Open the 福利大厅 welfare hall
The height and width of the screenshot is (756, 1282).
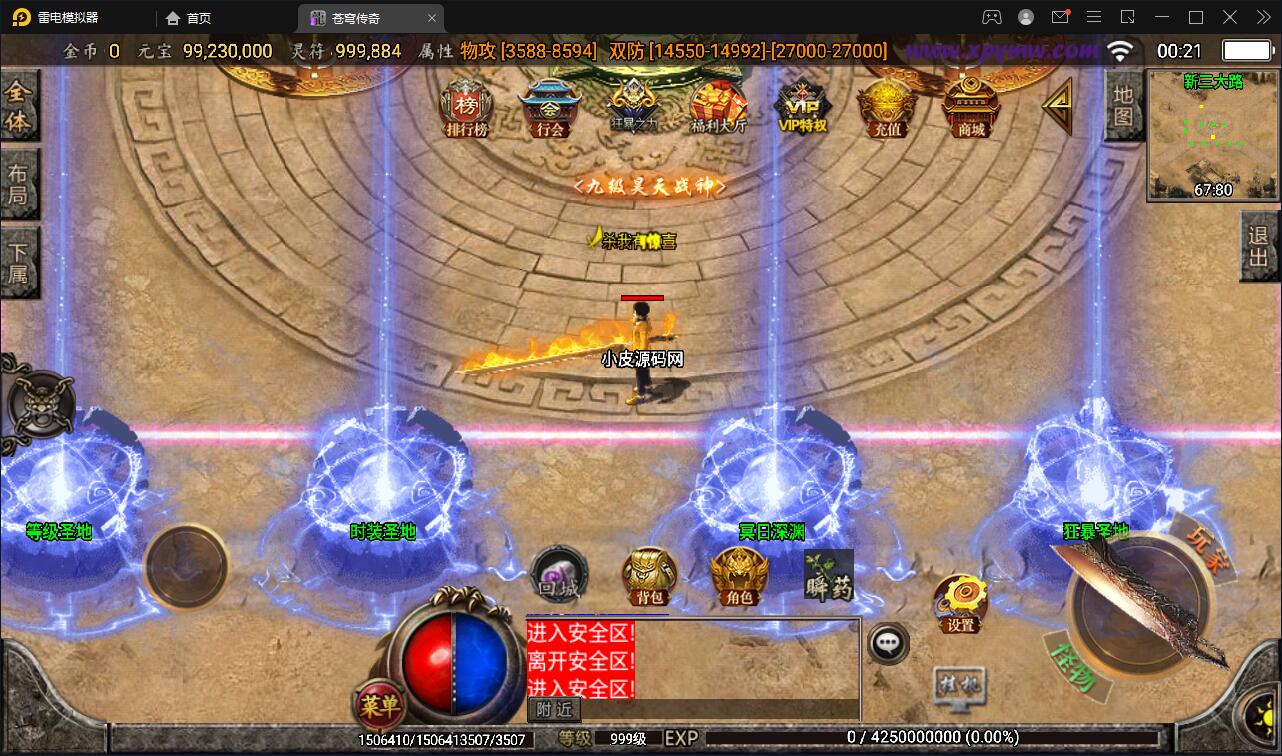(718, 108)
